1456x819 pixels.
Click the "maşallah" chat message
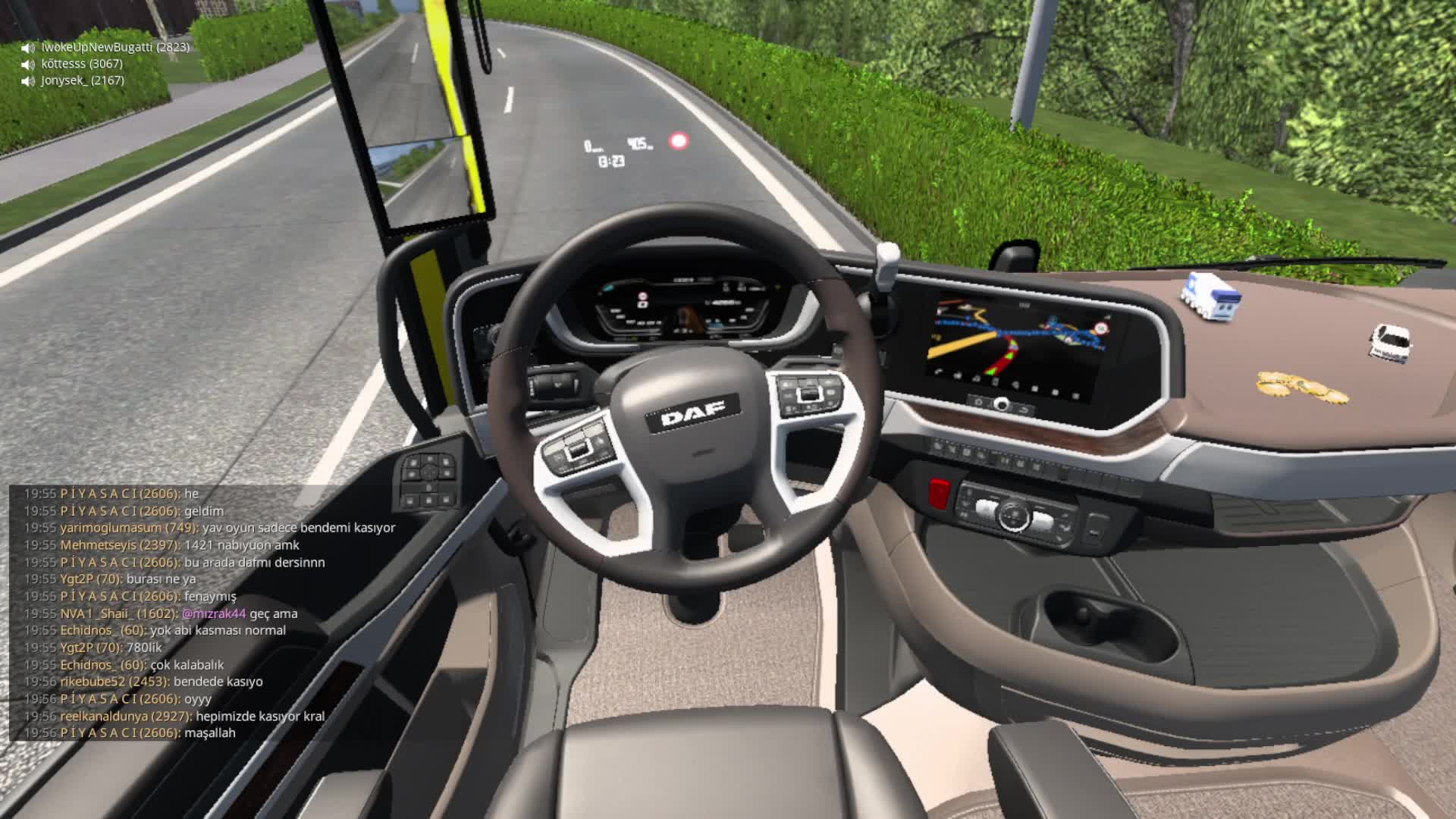pyautogui.click(x=210, y=733)
